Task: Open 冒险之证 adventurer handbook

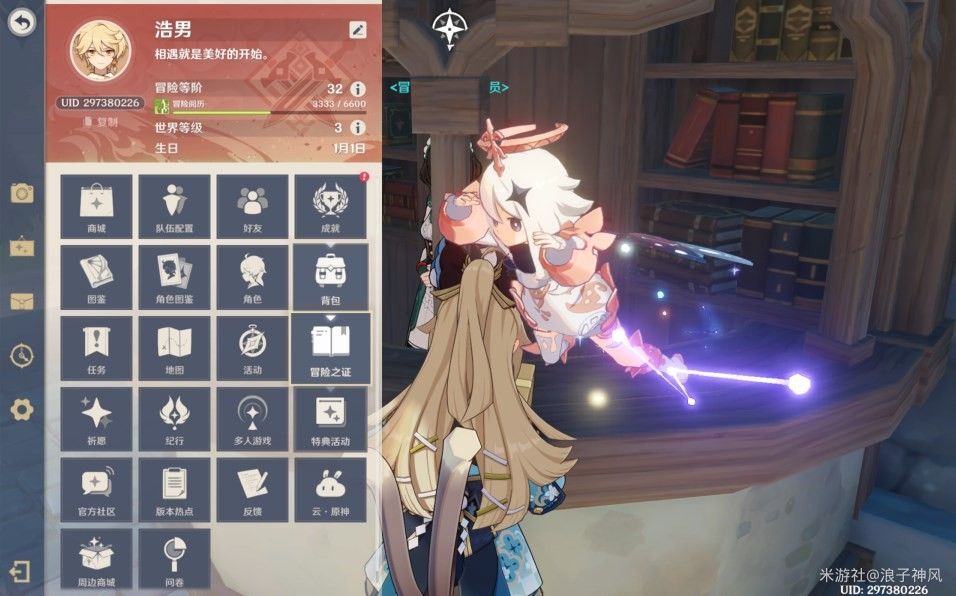Action: click(330, 348)
